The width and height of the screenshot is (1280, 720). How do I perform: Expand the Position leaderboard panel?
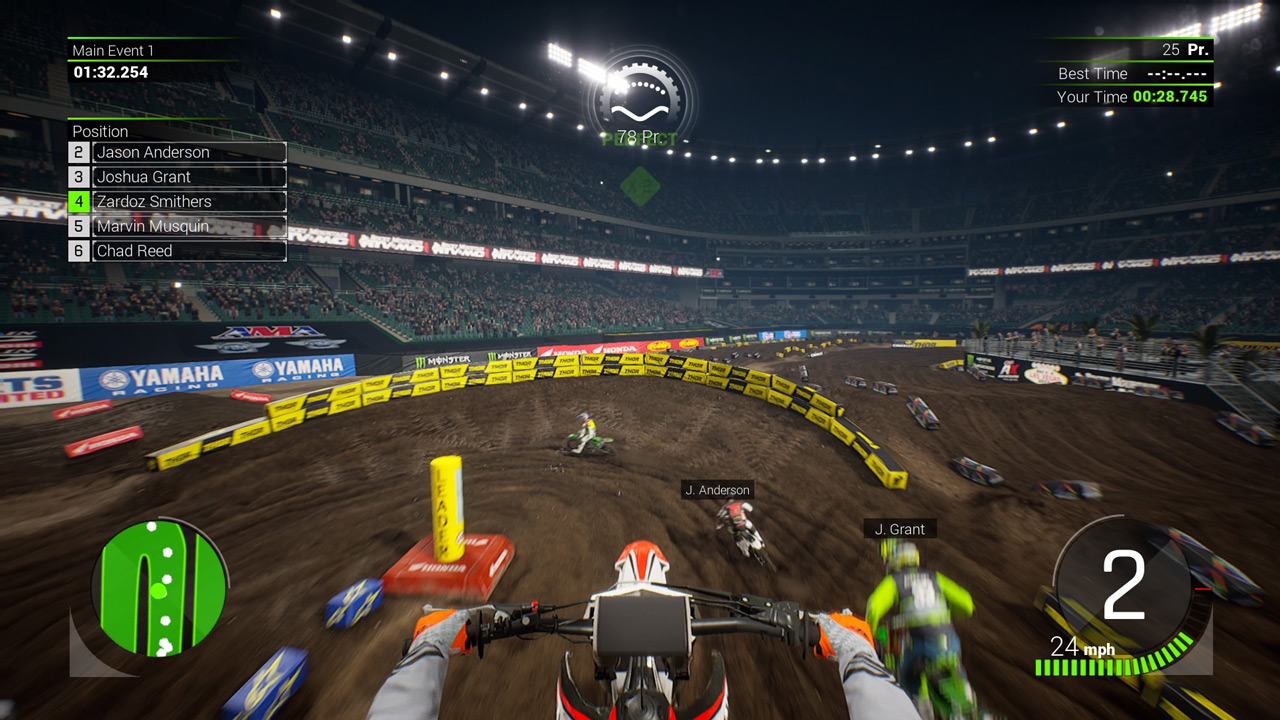pyautogui.click(x=100, y=131)
